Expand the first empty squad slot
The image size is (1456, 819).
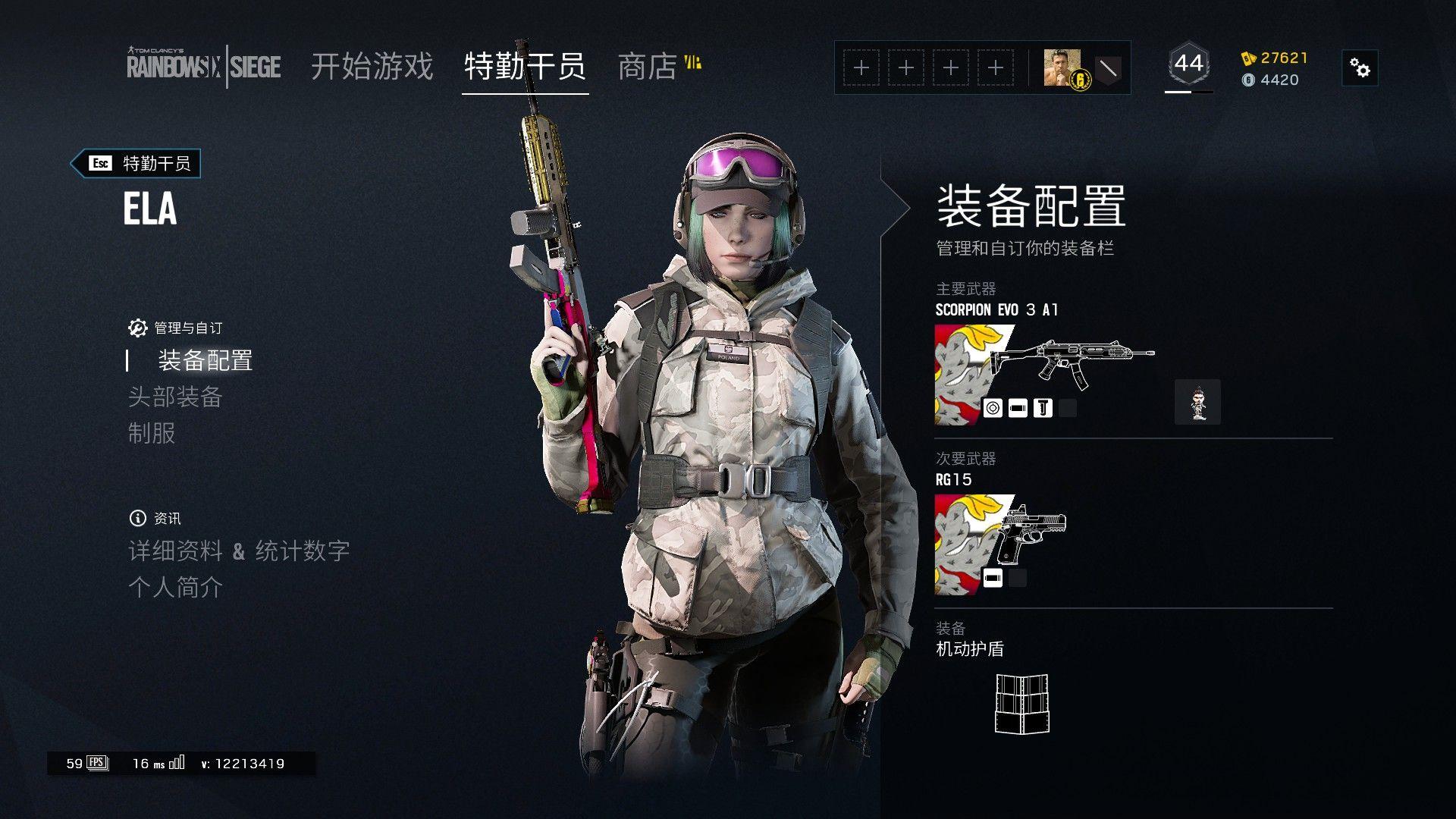click(861, 67)
